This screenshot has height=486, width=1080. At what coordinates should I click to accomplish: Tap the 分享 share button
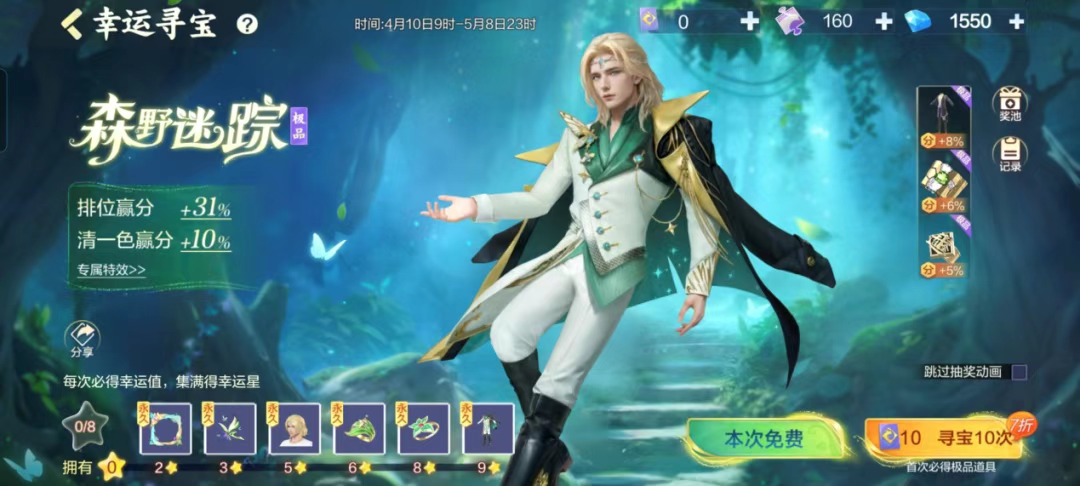pyautogui.click(x=82, y=341)
